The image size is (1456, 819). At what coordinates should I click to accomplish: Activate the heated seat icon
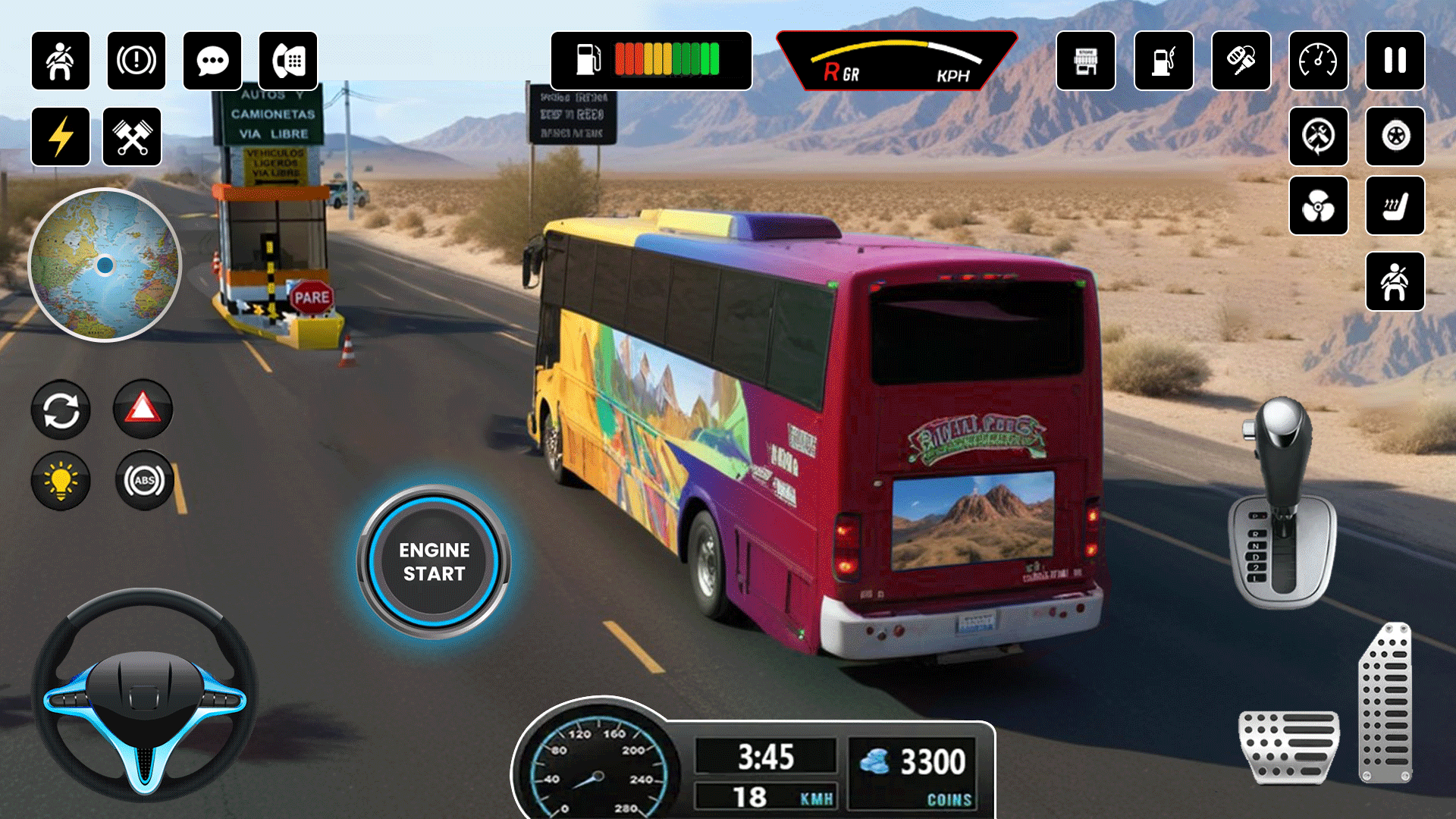click(x=1395, y=206)
